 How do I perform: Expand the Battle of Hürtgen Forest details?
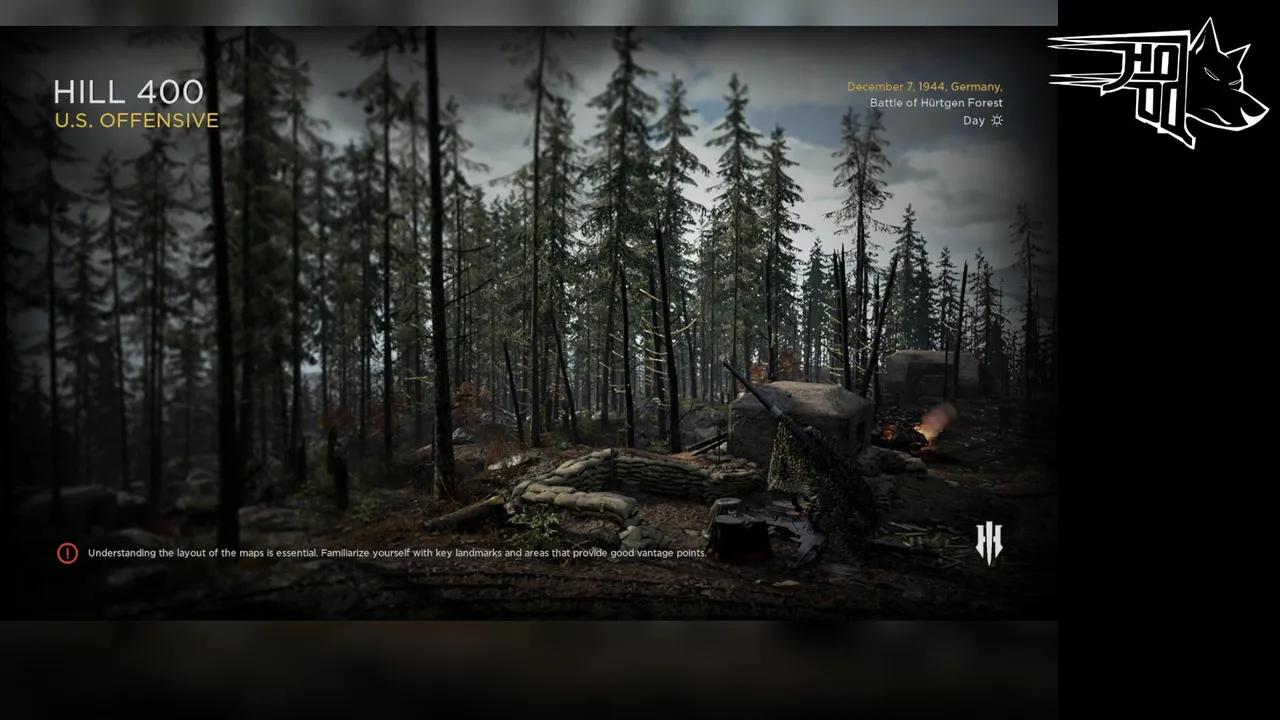tap(936, 103)
